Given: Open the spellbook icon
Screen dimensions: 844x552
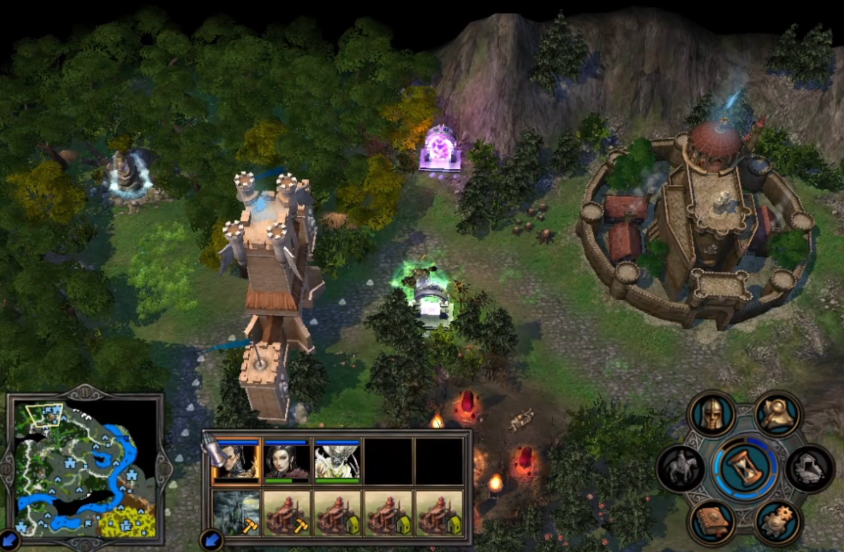Looking at the screenshot, I should [x=711, y=520].
